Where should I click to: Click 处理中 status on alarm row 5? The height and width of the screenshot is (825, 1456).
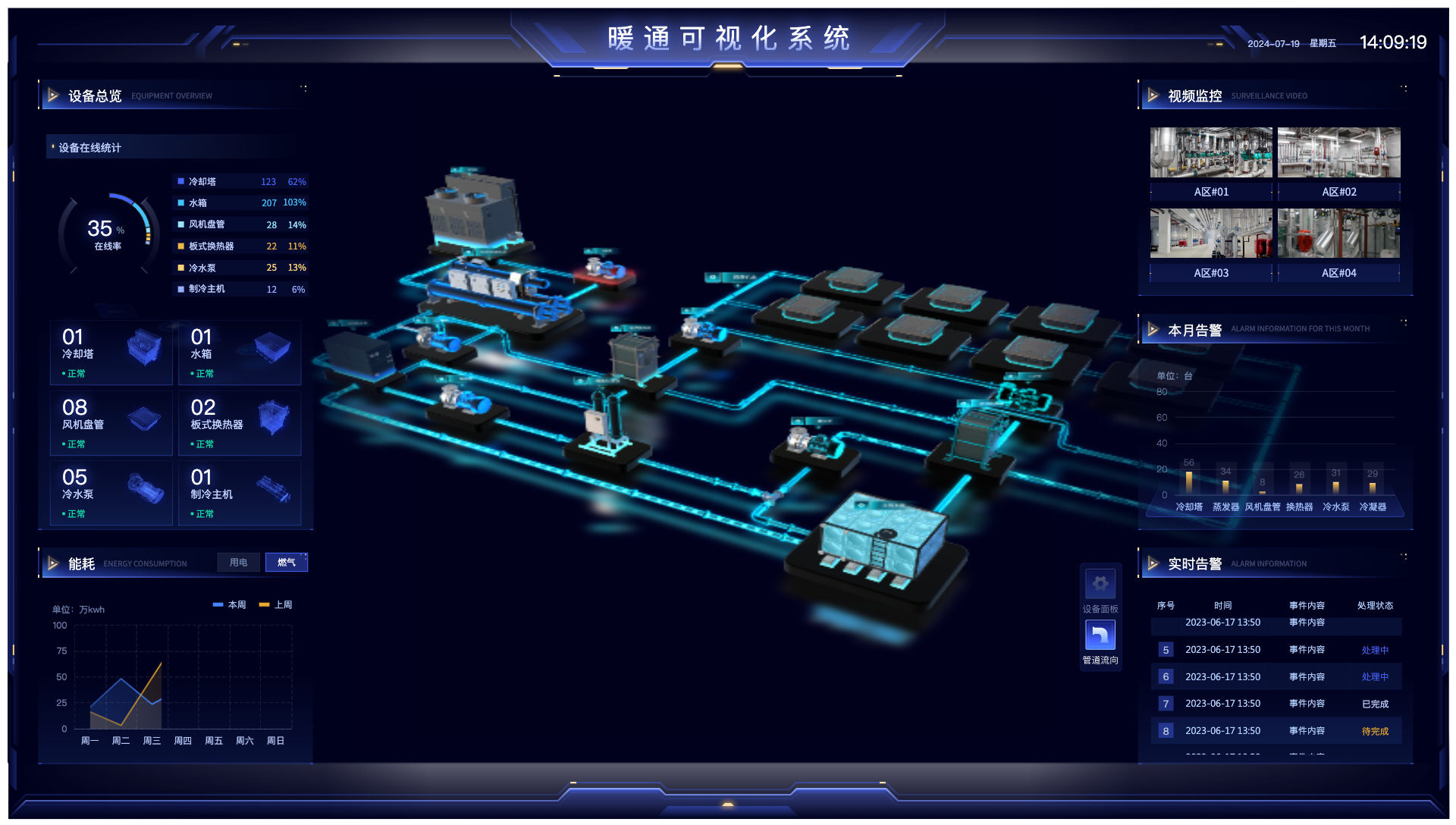click(1375, 649)
